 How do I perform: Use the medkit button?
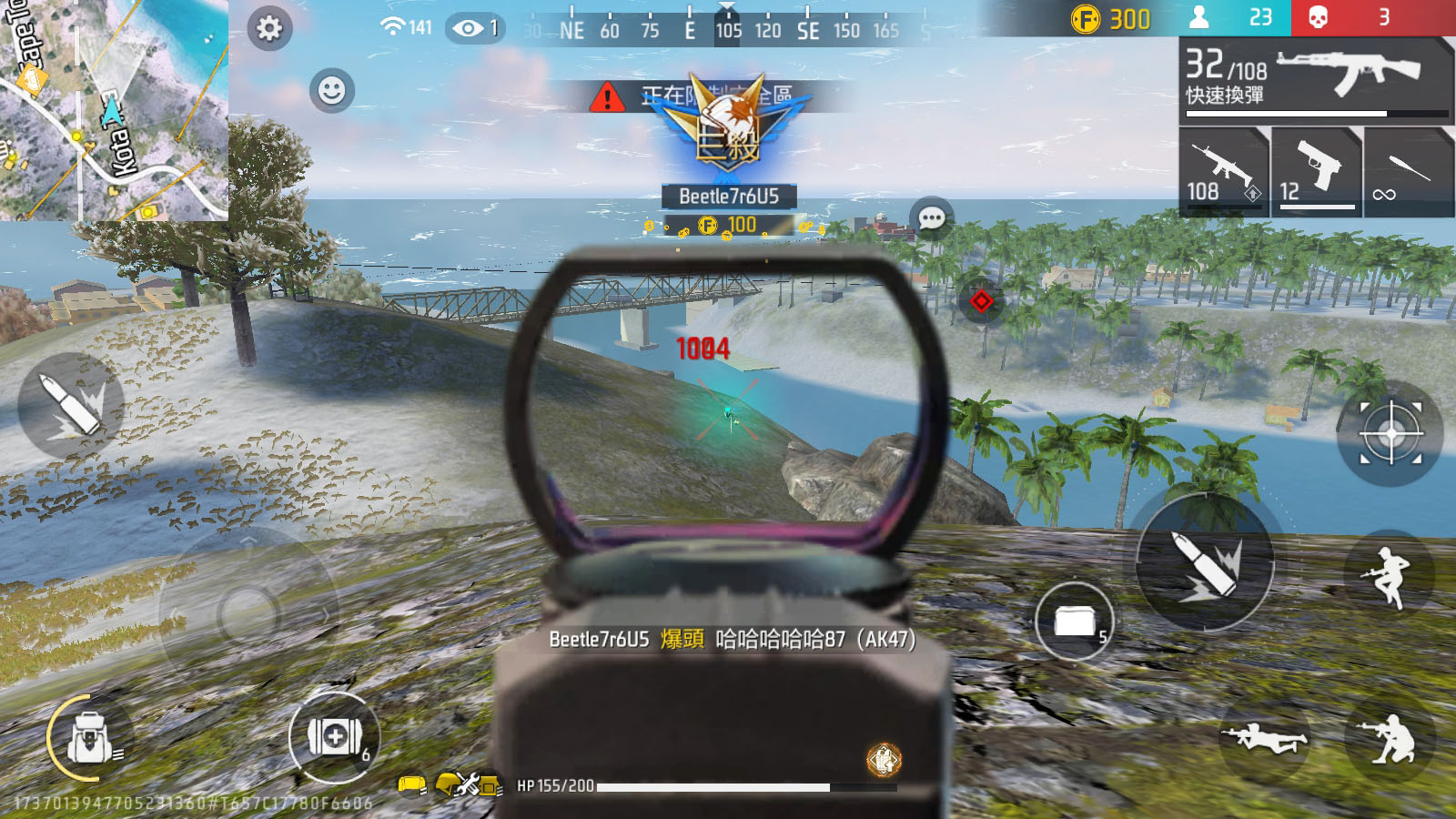pyautogui.click(x=334, y=736)
